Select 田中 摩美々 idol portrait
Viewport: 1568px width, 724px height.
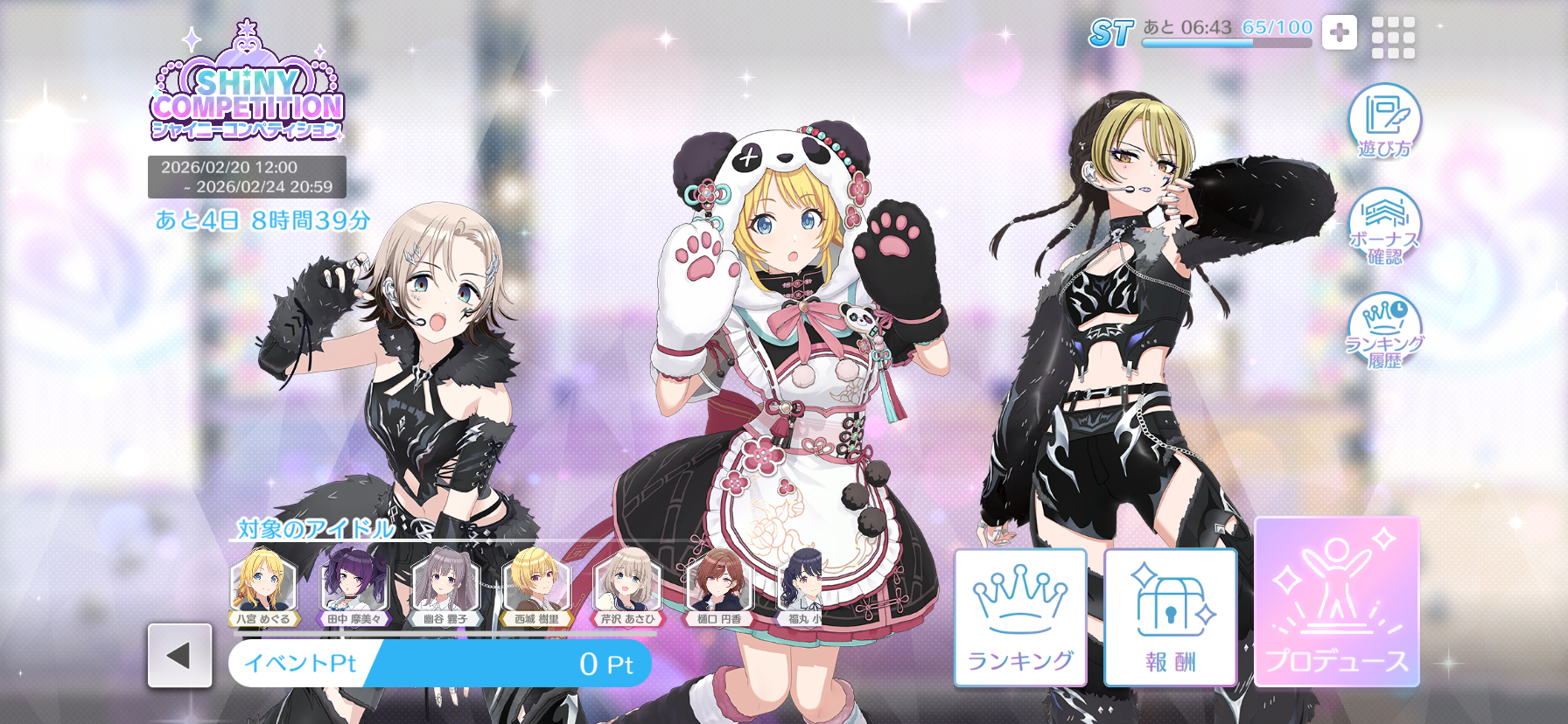[x=353, y=584]
